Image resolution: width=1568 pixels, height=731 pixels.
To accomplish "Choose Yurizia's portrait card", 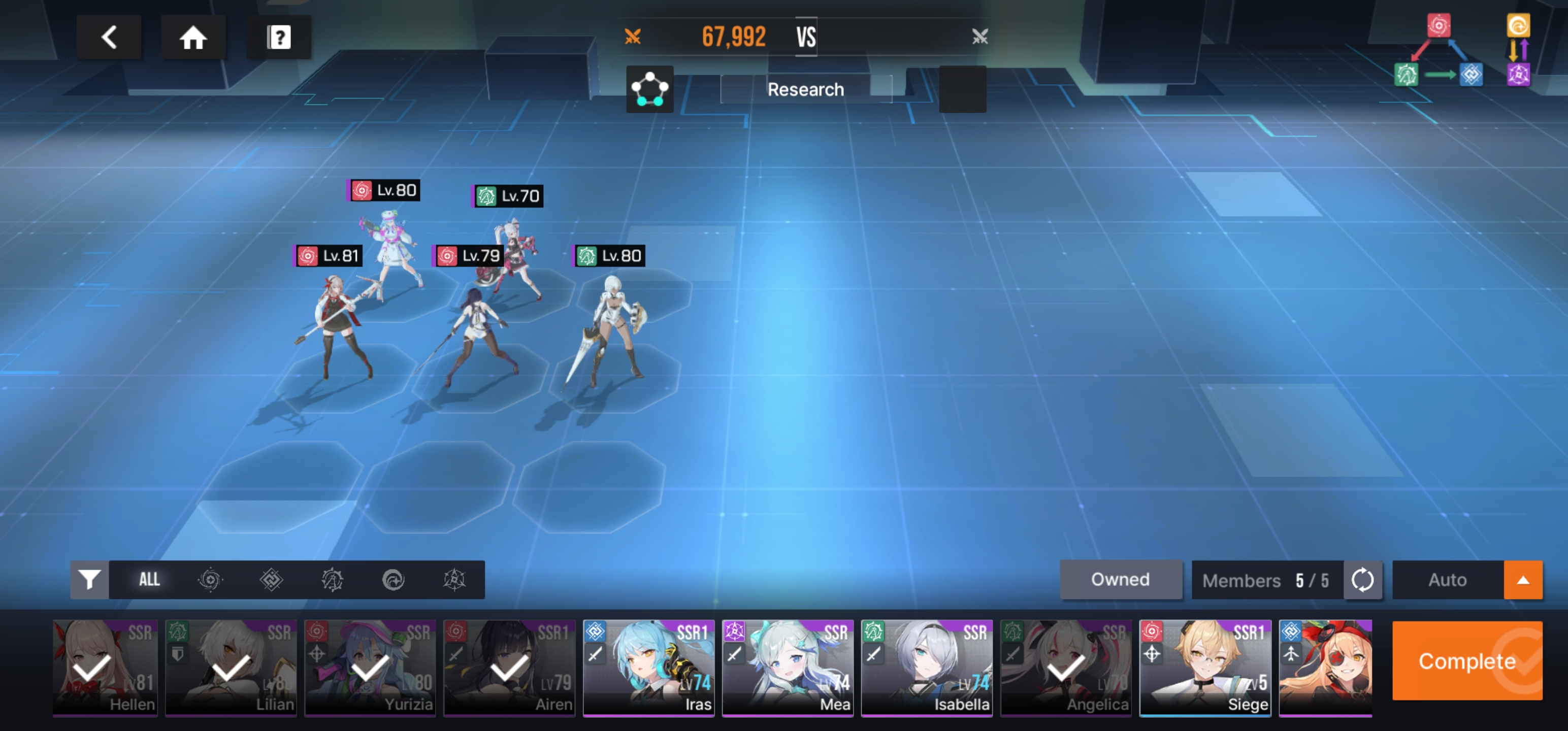I will (x=370, y=668).
